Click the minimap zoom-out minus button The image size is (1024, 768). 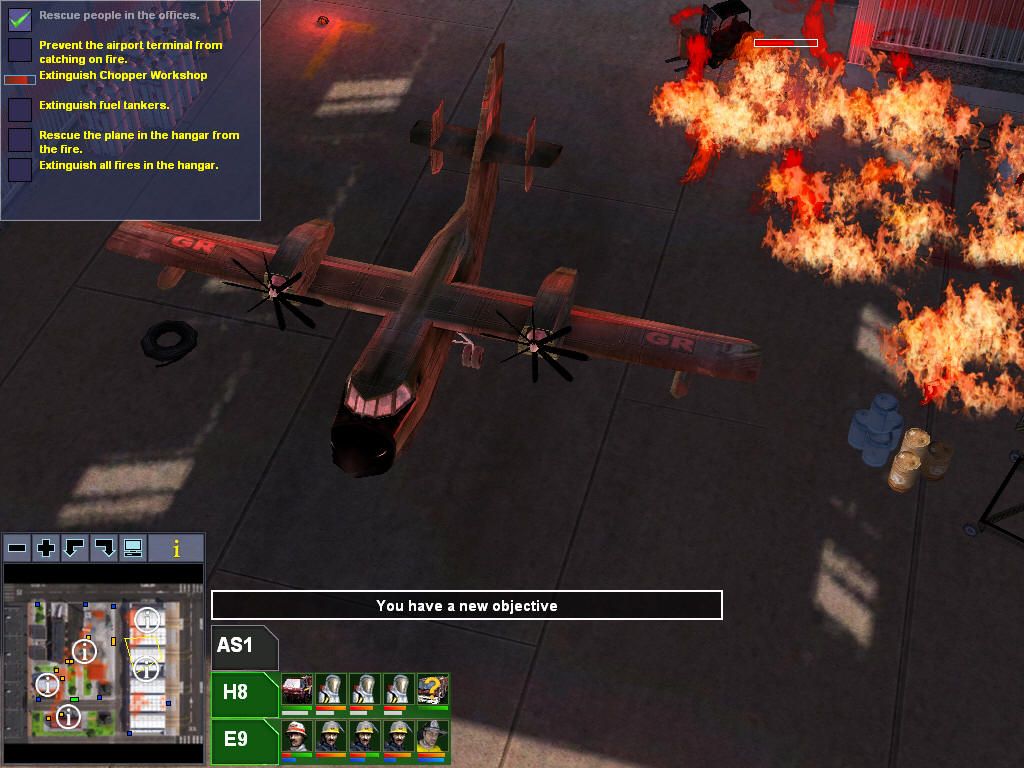[17, 548]
